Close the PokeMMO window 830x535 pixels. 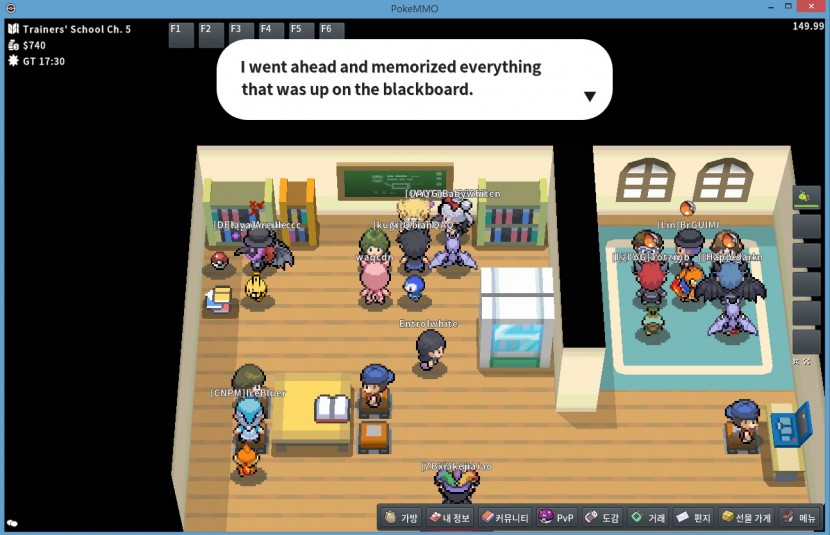tap(811, 8)
